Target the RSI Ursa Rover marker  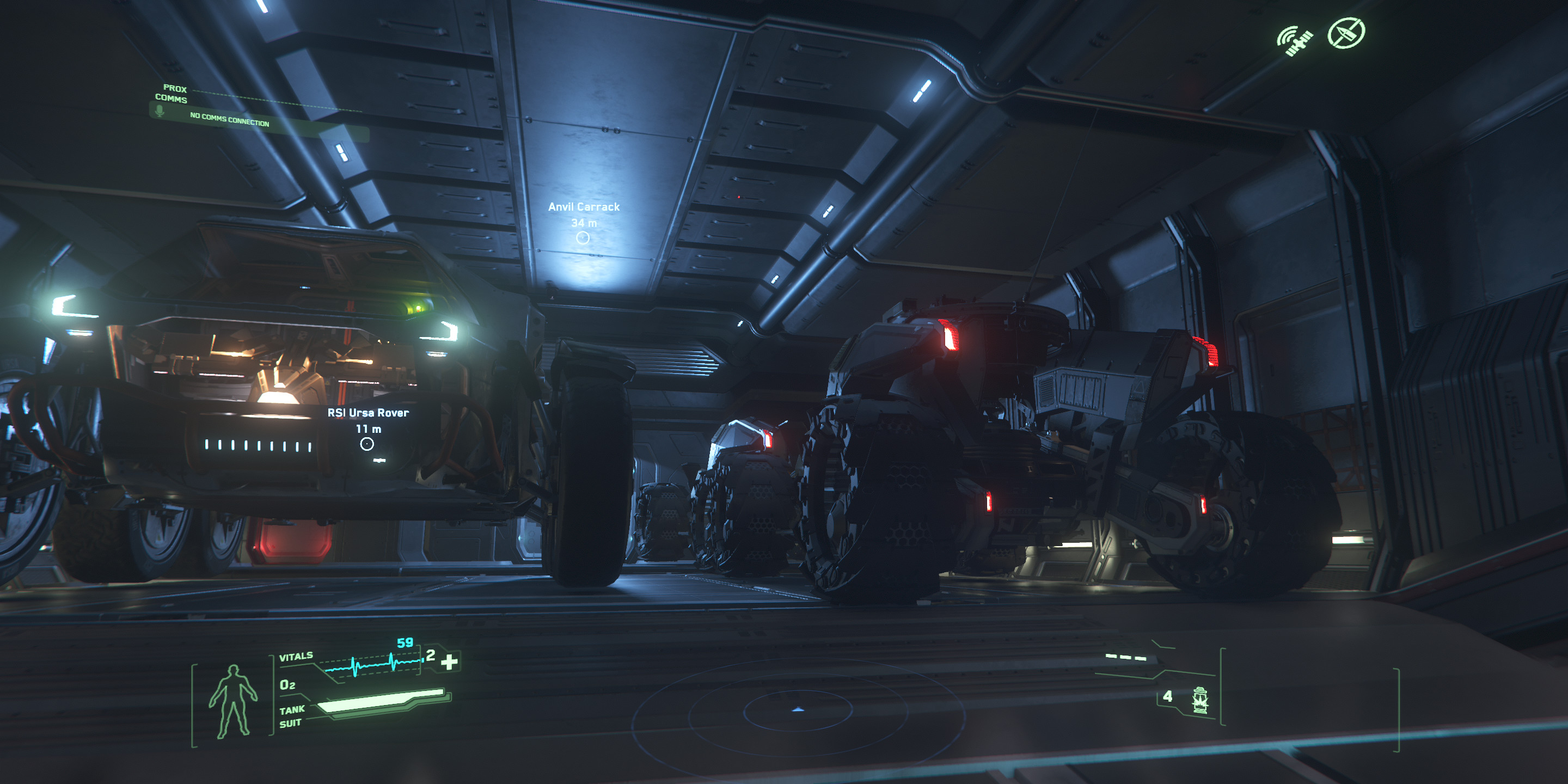click(x=366, y=444)
